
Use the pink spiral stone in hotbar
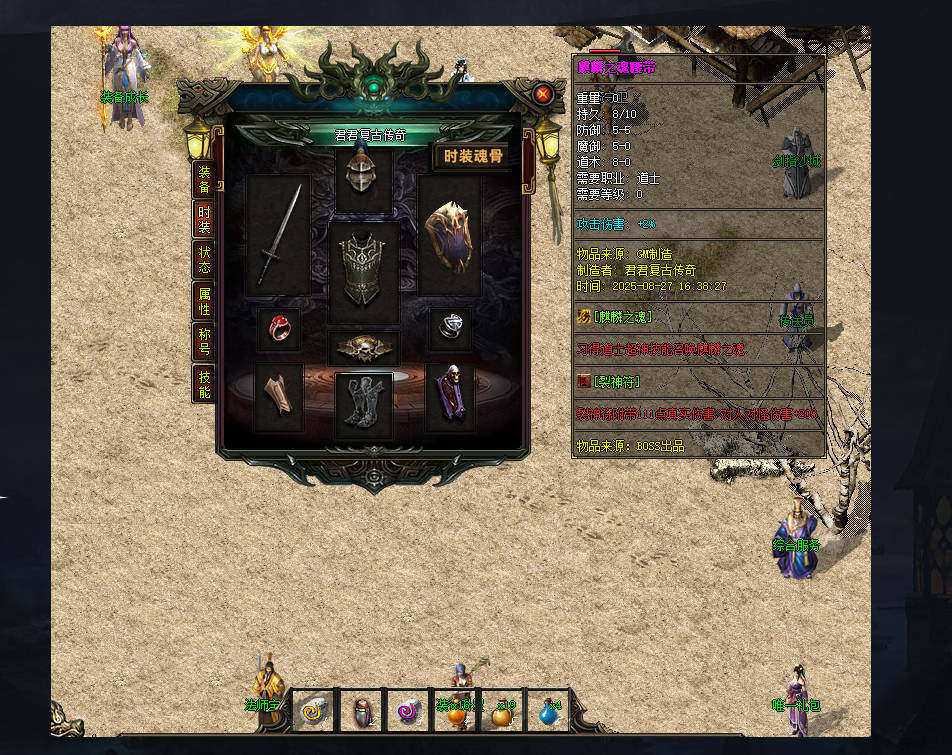pos(407,712)
